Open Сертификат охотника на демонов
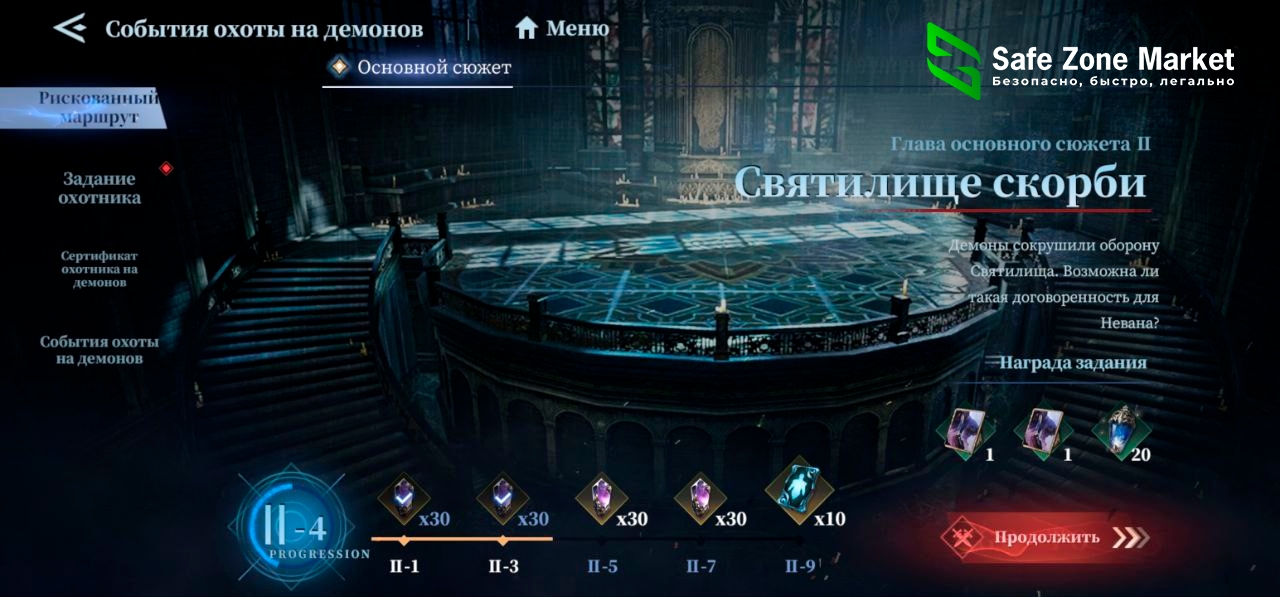 click(x=99, y=269)
